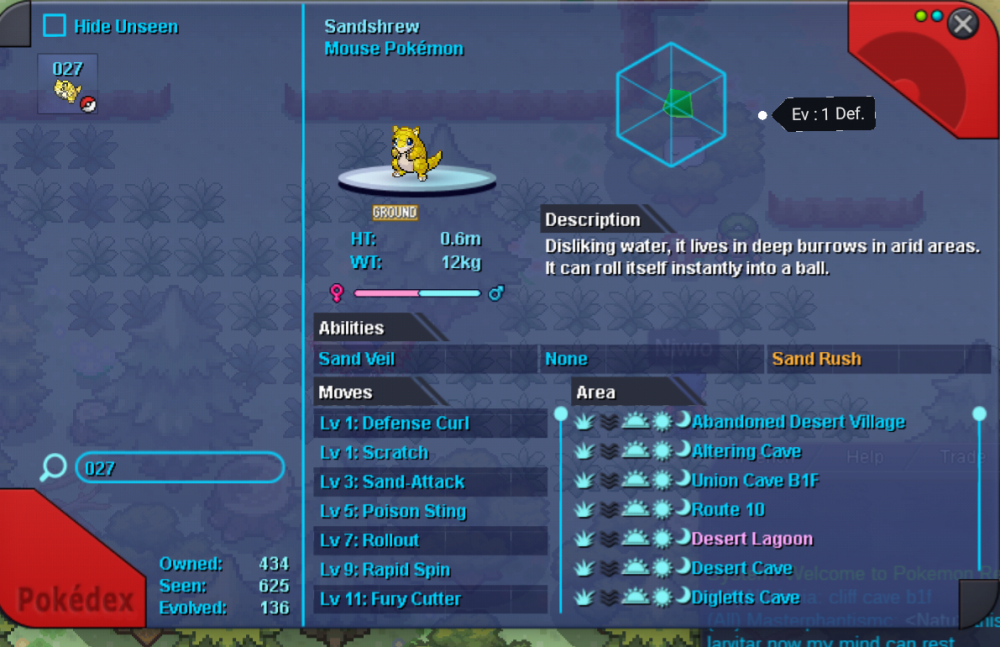This screenshot has width=1000, height=647.
Task: Click the Route 10 area entry
Action: (728, 510)
